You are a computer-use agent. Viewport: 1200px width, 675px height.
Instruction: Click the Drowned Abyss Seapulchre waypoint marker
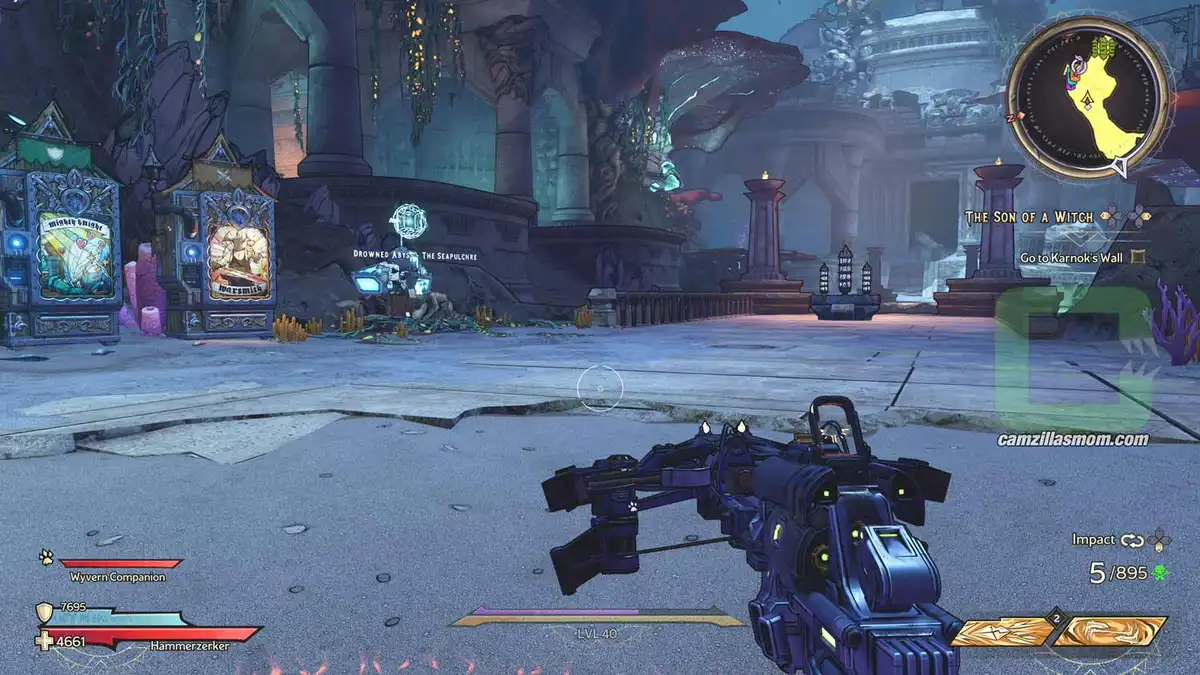[x=409, y=221]
